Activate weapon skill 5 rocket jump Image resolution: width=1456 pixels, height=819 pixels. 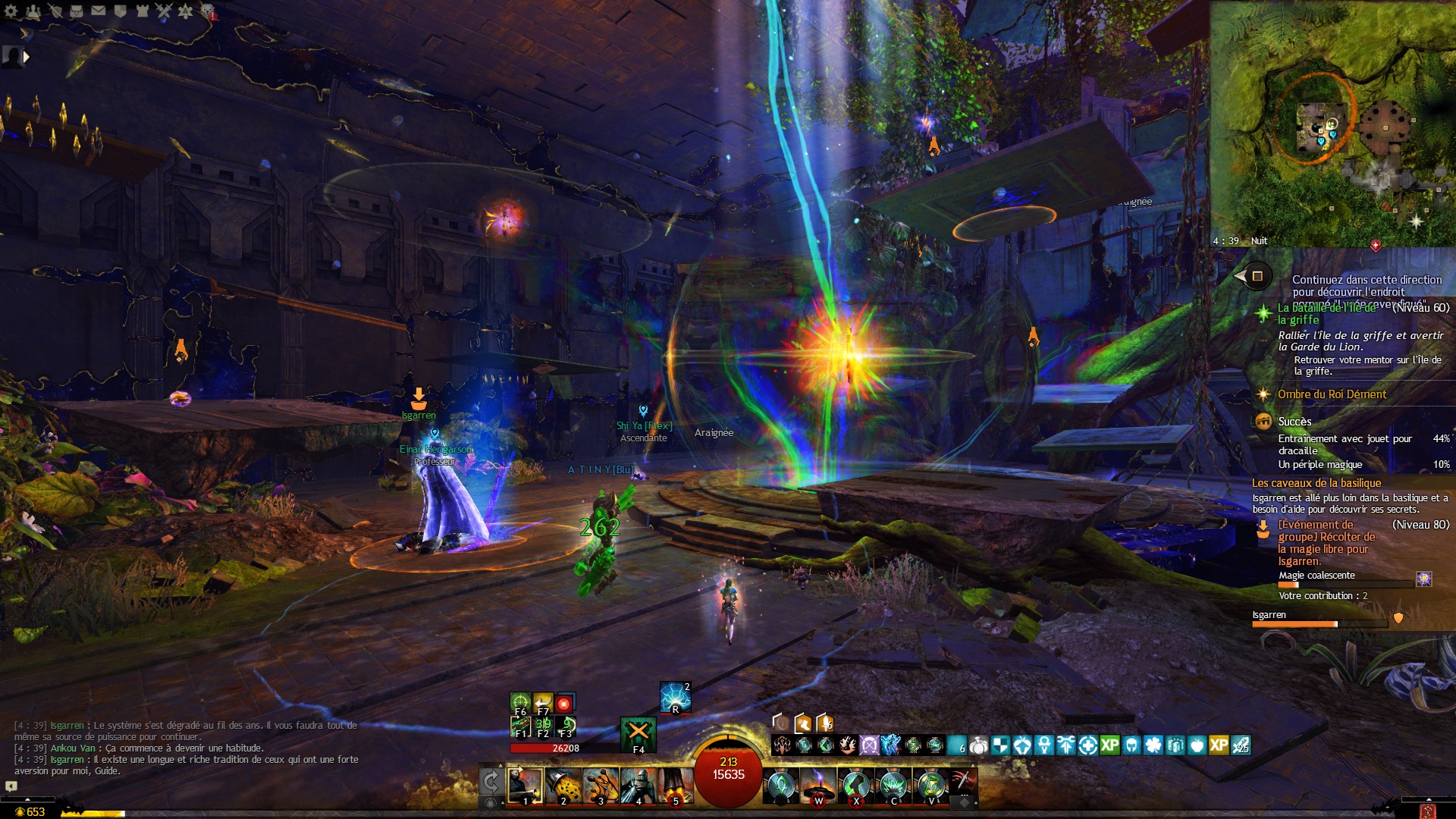[x=675, y=786]
